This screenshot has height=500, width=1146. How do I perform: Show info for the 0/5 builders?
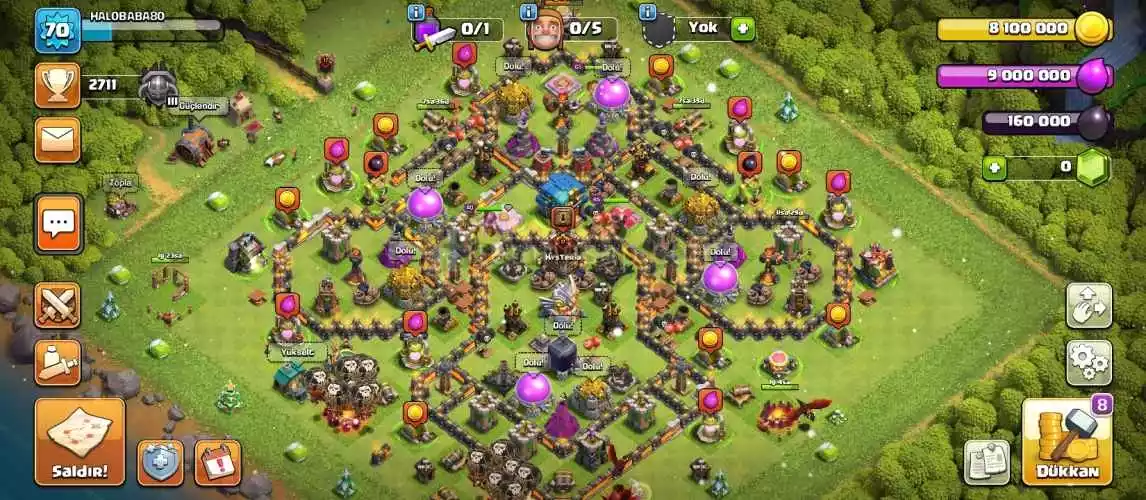(529, 12)
